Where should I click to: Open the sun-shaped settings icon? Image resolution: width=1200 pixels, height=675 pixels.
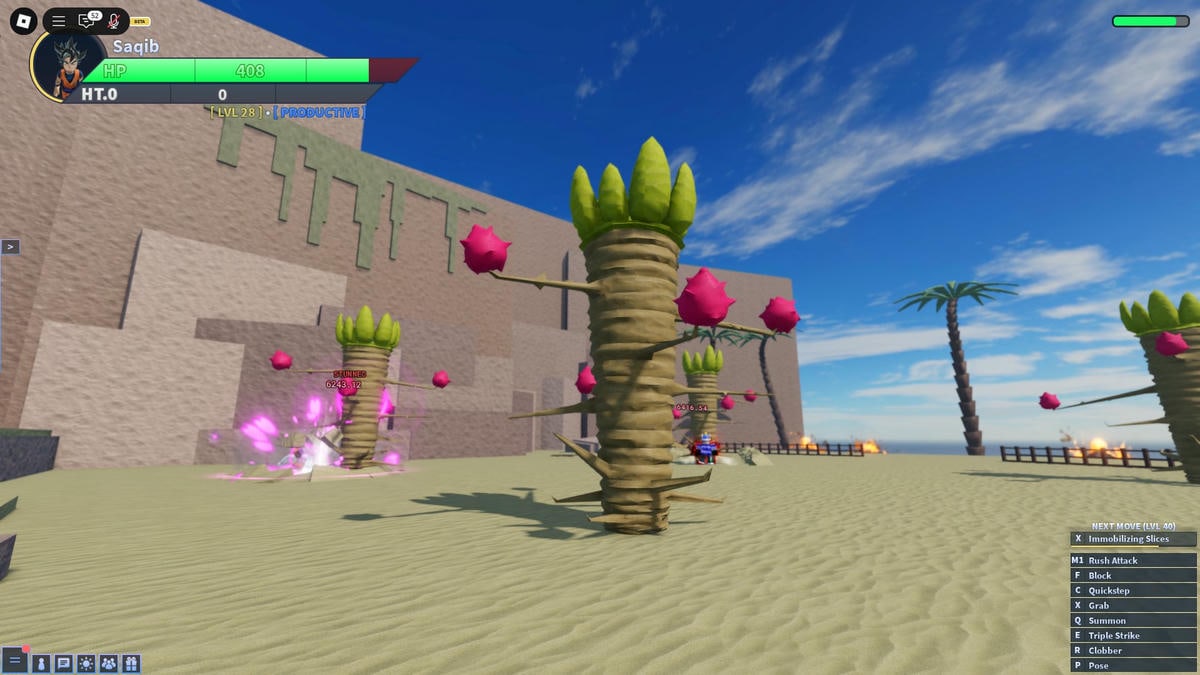coord(86,663)
